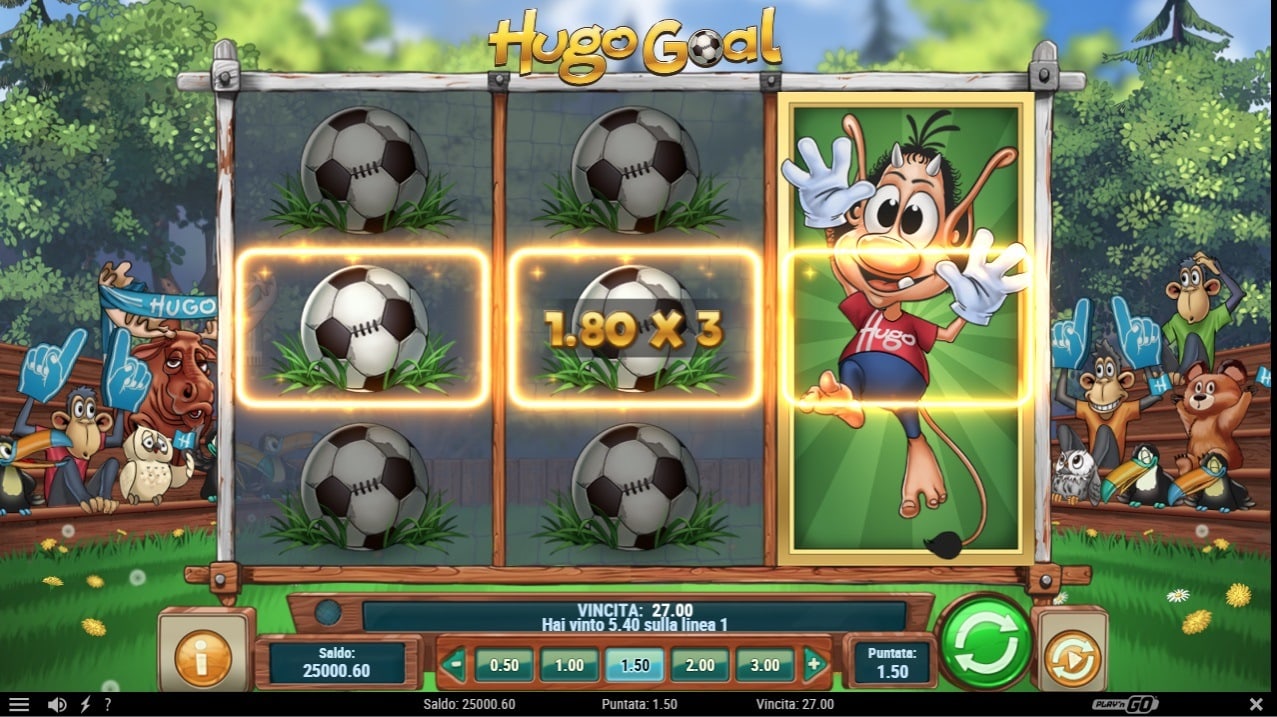Decrease the bet with the minus button
The height and width of the screenshot is (717, 1277).
coord(455,664)
